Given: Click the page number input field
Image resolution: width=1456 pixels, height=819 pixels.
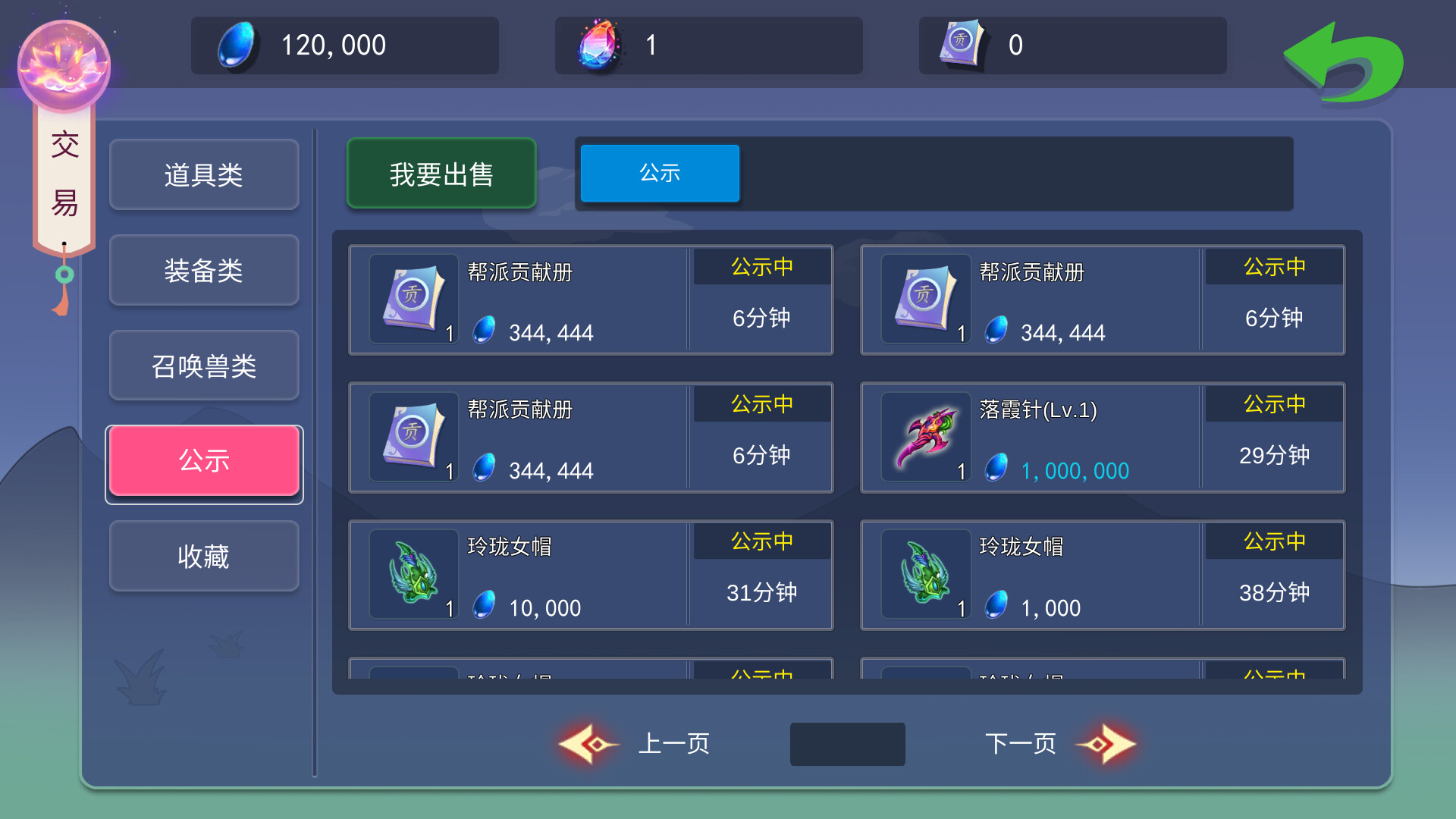Looking at the screenshot, I should pos(847,744).
